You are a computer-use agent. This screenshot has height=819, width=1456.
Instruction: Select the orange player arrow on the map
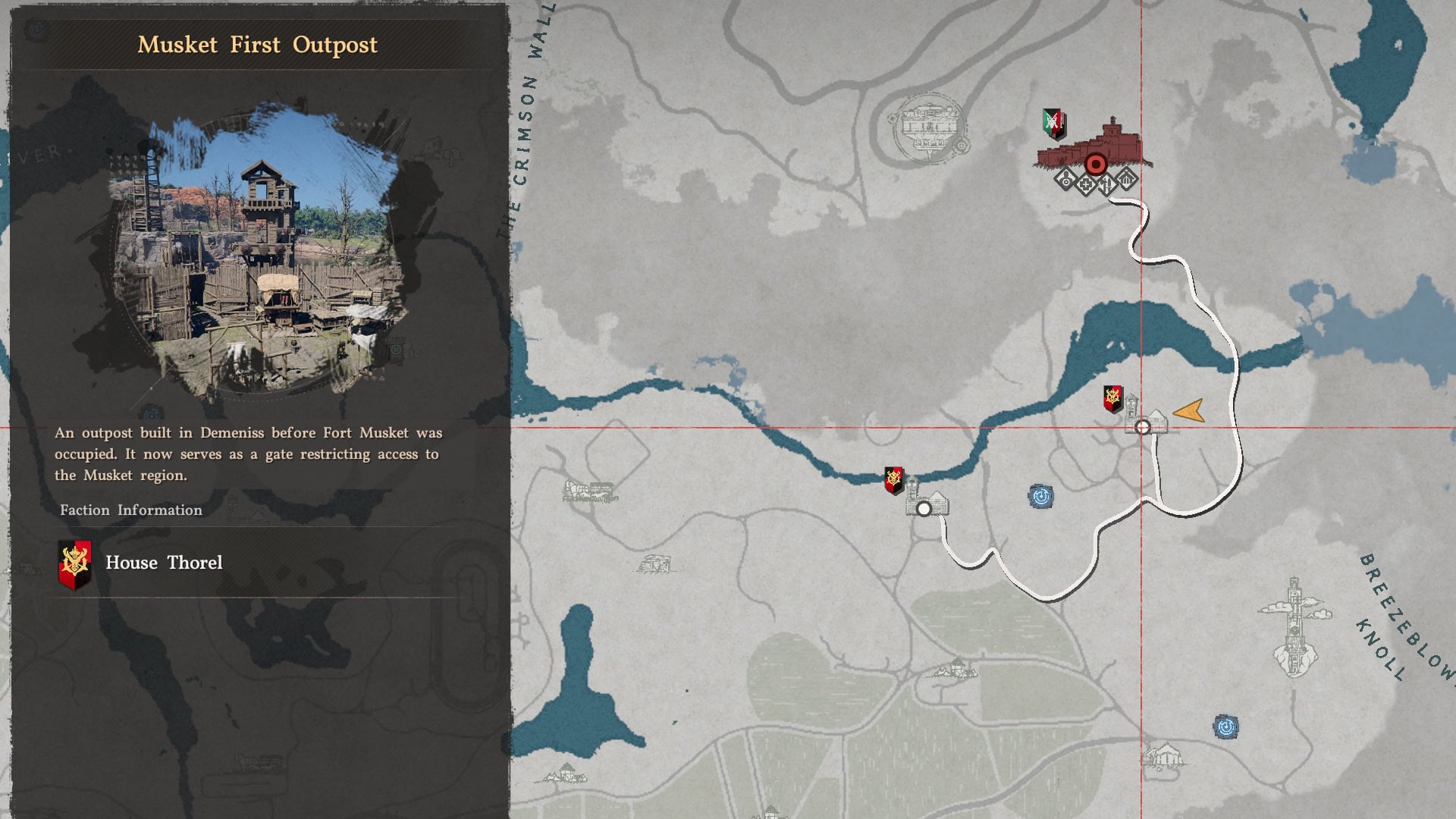click(x=1189, y=411)
